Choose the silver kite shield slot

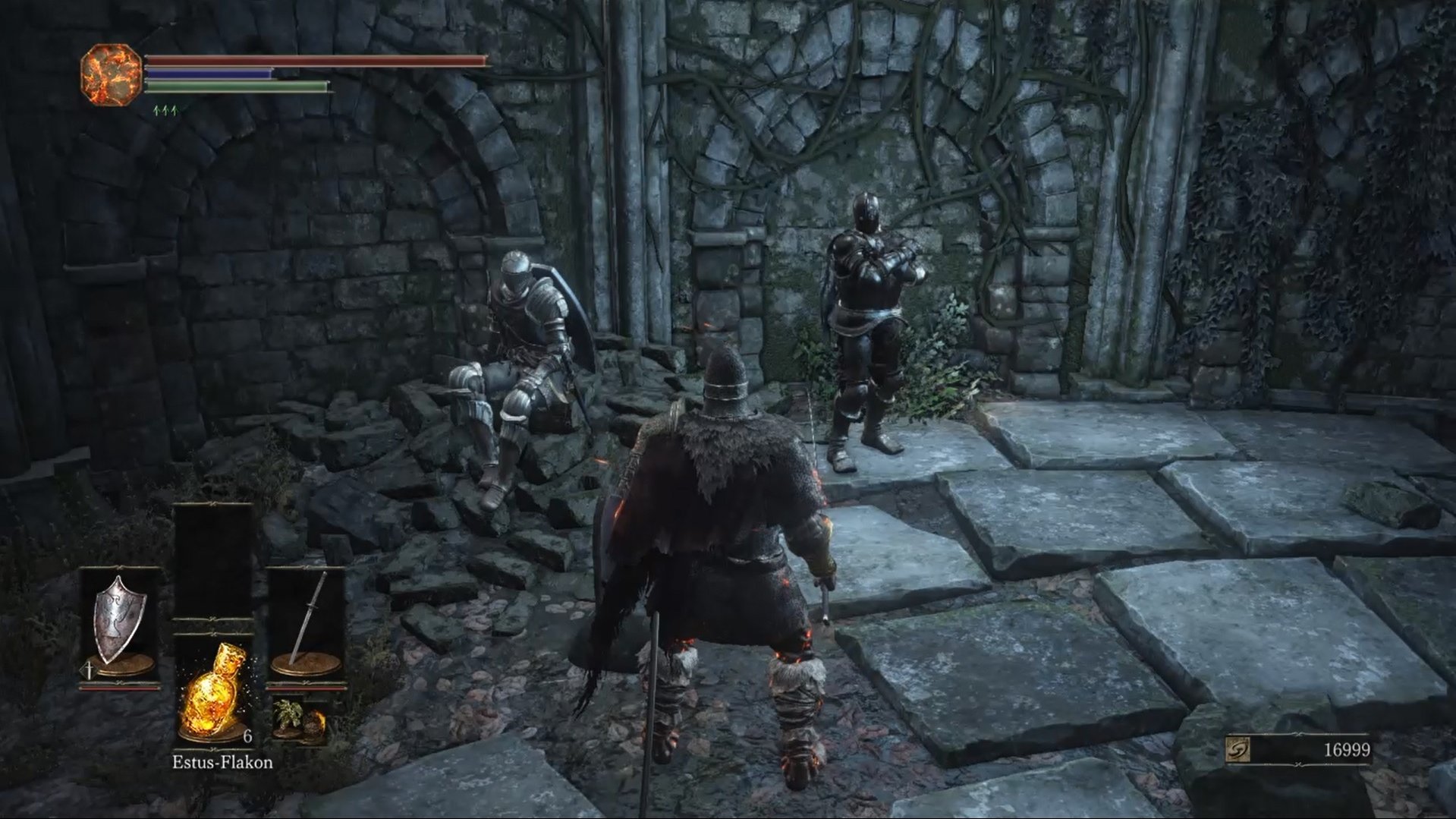click(x=120, y=622)
